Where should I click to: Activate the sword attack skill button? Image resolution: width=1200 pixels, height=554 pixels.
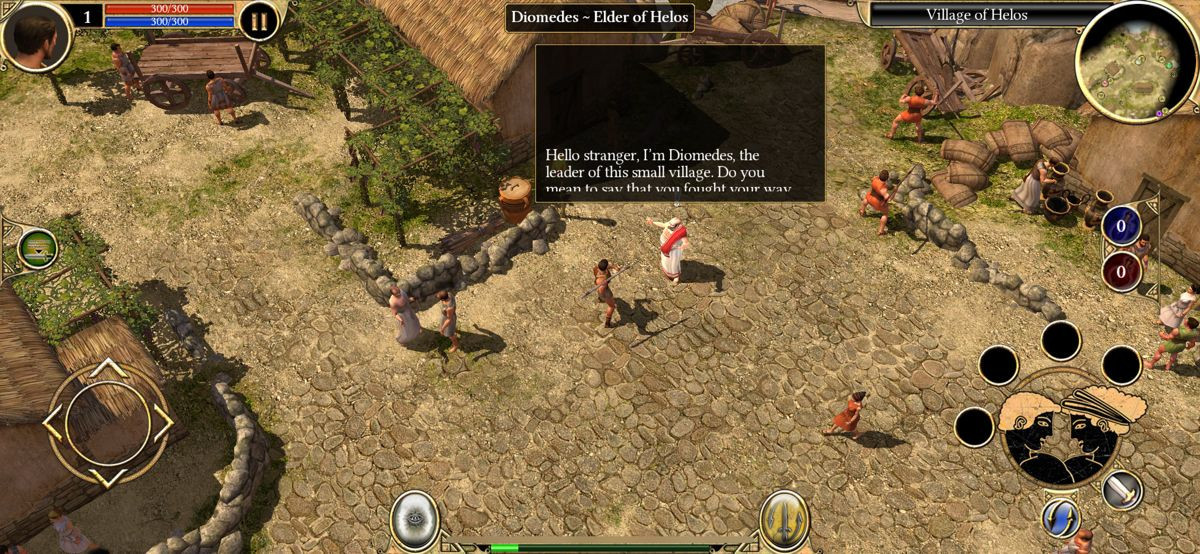tap(1122, 490)
